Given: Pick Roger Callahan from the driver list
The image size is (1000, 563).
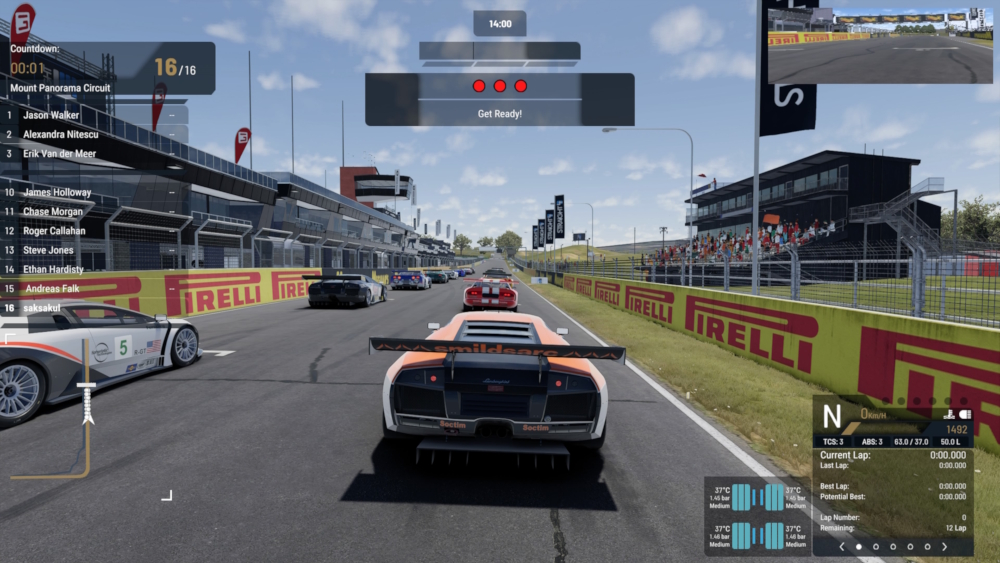Looking at the screenshot, I should (55, 231).
